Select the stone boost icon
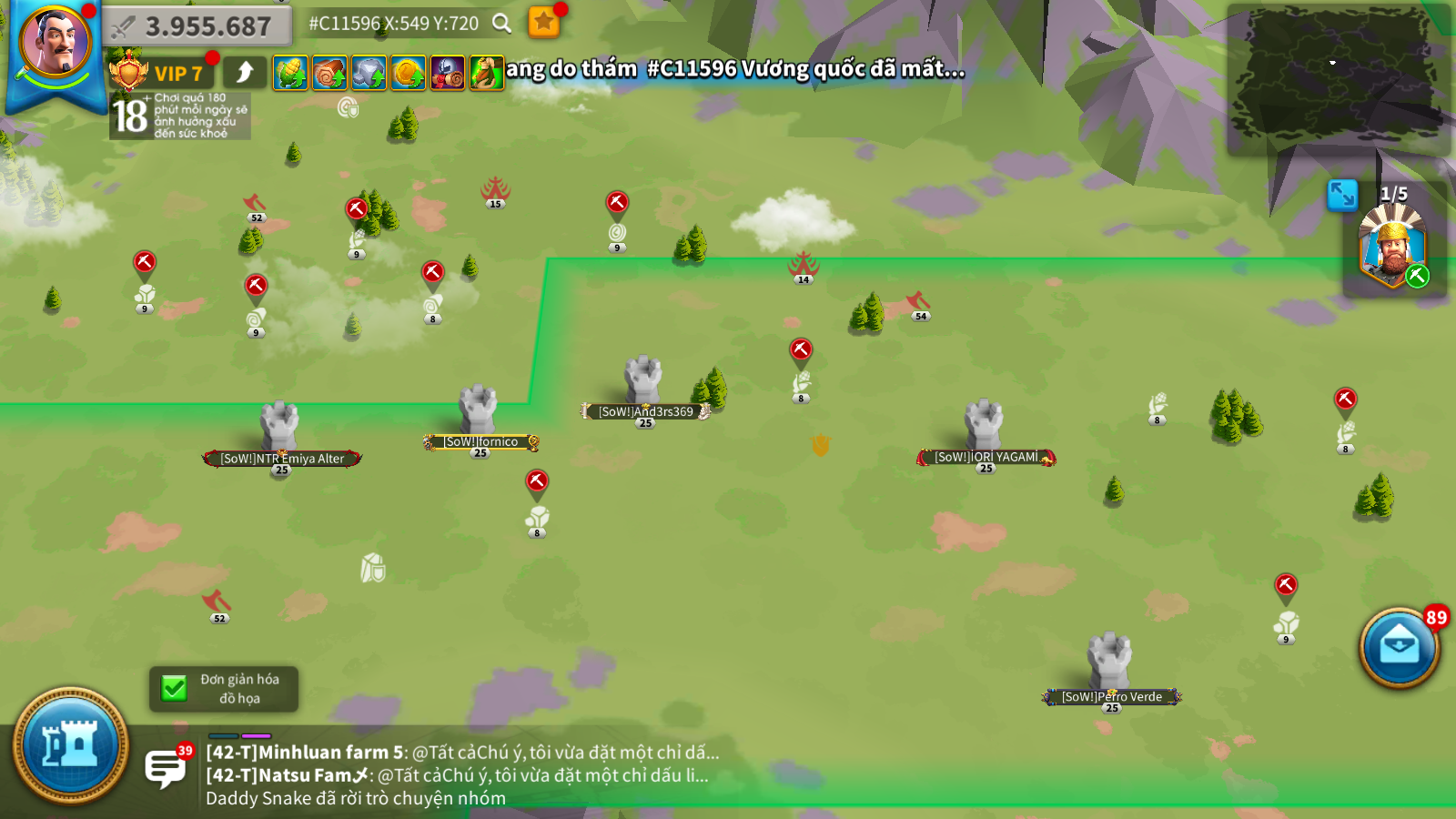The image size is (1456, 819). (x=369, y=73)
